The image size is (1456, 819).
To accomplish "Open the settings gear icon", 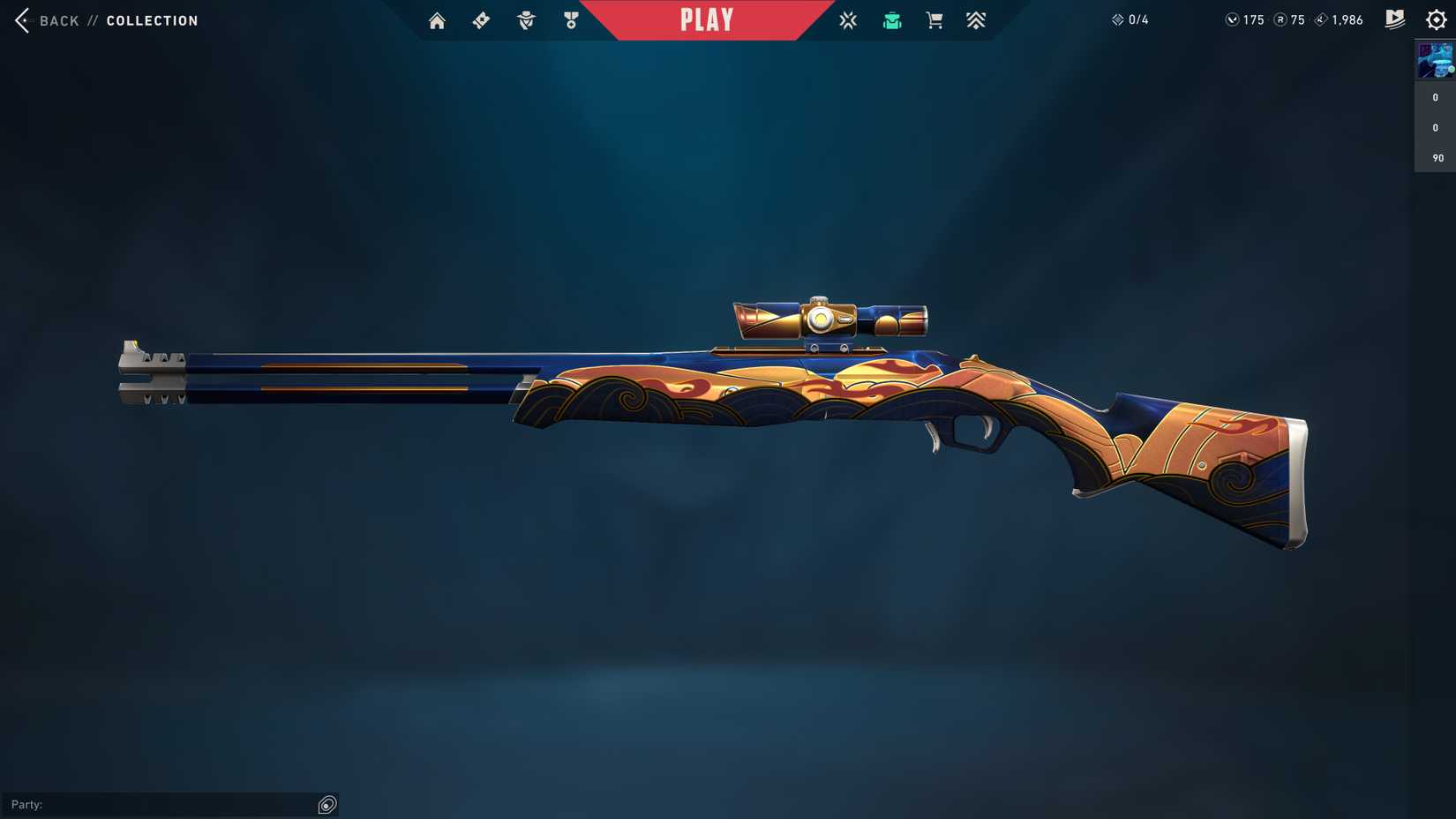I will [x=1436, y=19].
